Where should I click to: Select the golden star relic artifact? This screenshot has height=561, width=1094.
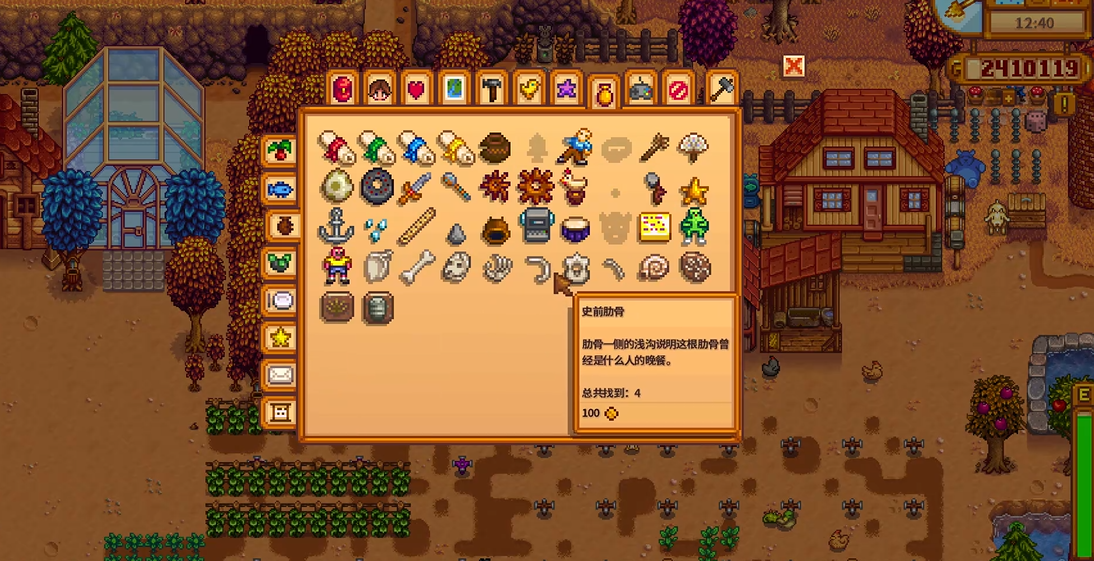[x=693, y=189]
